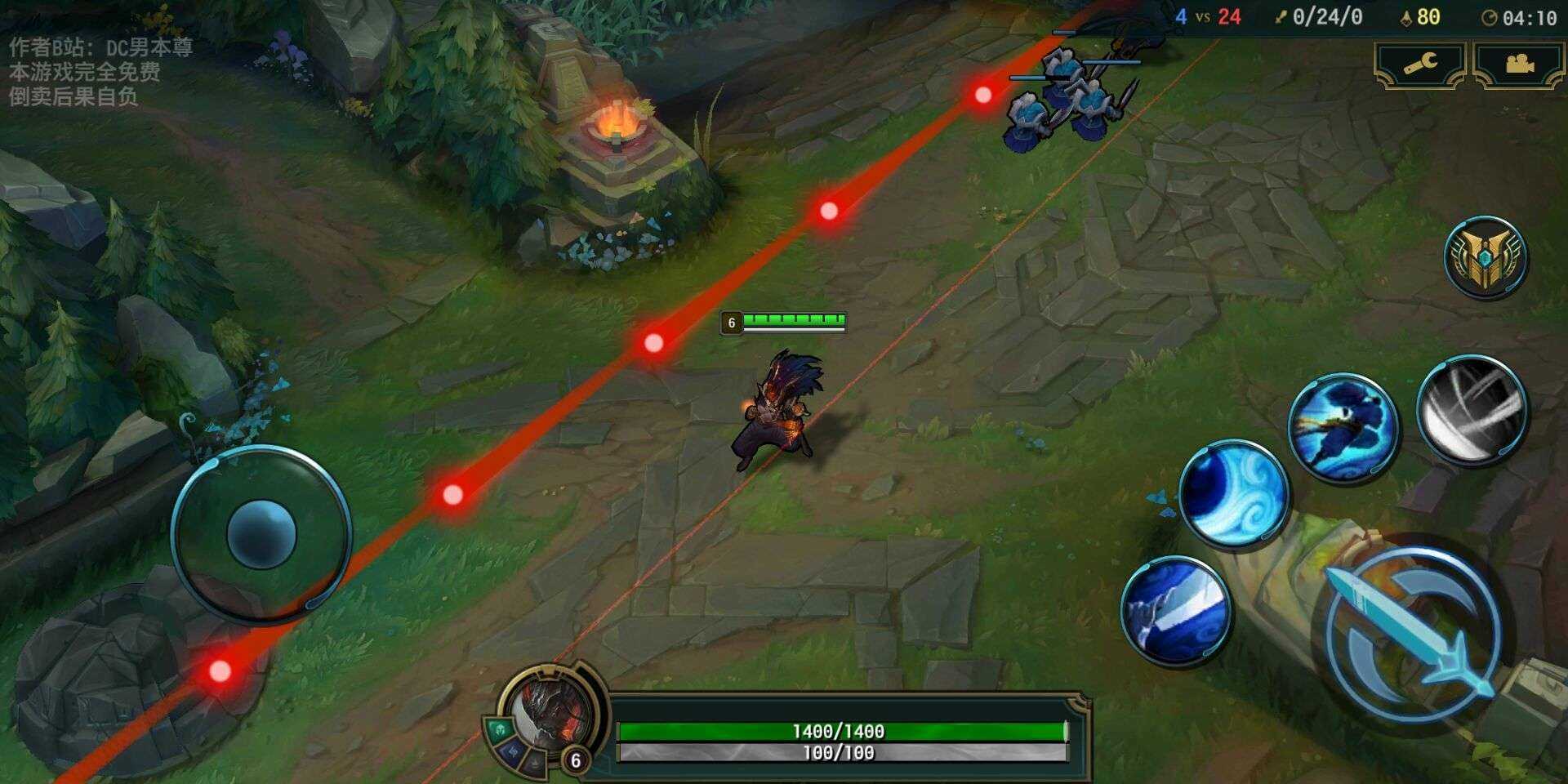
Task: Toggle the video camera button
Action: coord(1518,65)
